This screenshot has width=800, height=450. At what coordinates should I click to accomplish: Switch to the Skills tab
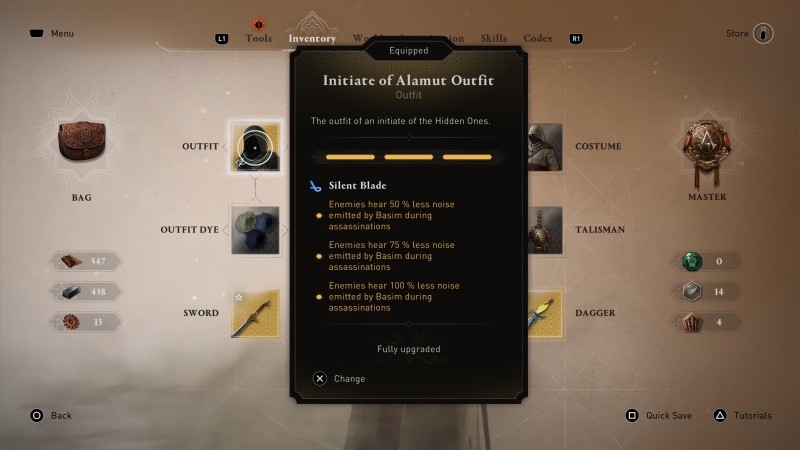point(495,39)
